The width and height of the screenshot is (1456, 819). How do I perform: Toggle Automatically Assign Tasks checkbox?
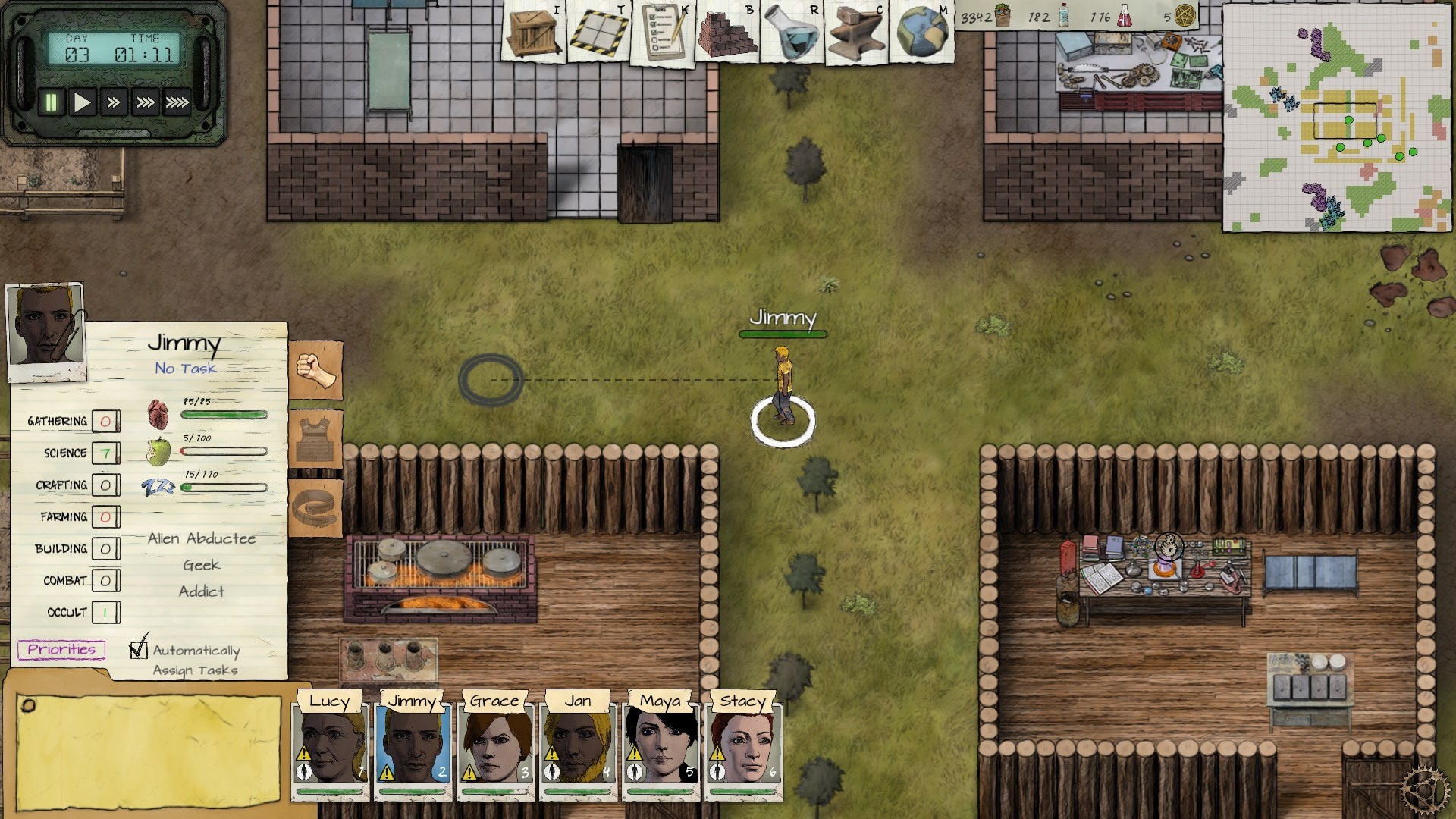point(138,649)
